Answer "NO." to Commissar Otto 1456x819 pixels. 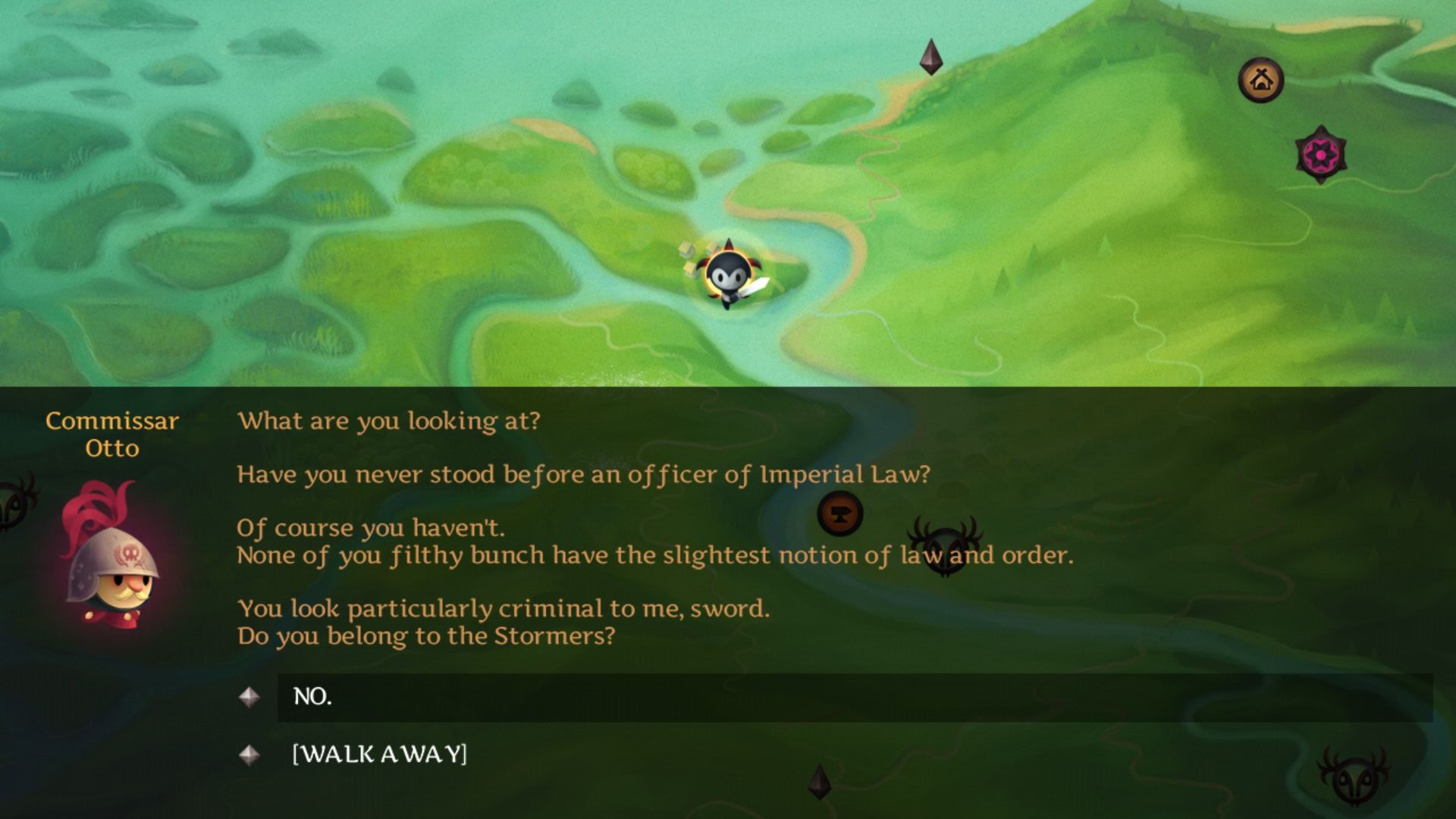pyautogui.click(x=312, y=697)
